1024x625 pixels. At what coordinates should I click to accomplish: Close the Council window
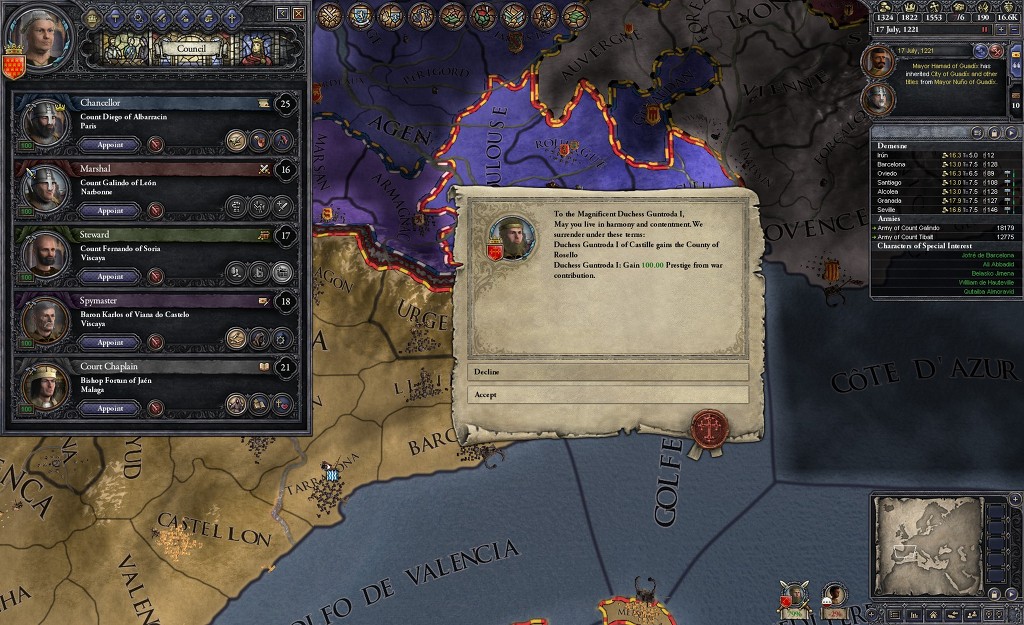(298, 13)
